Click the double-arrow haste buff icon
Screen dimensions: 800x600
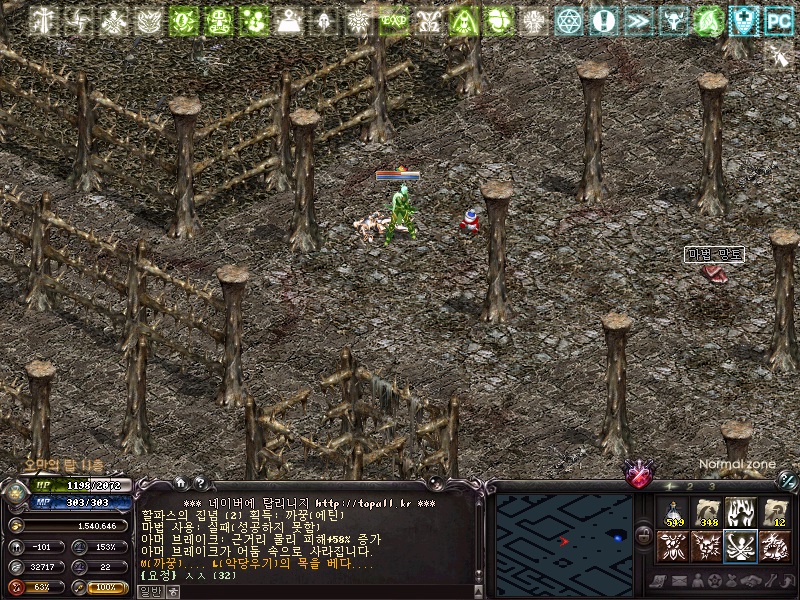point(637,20)
